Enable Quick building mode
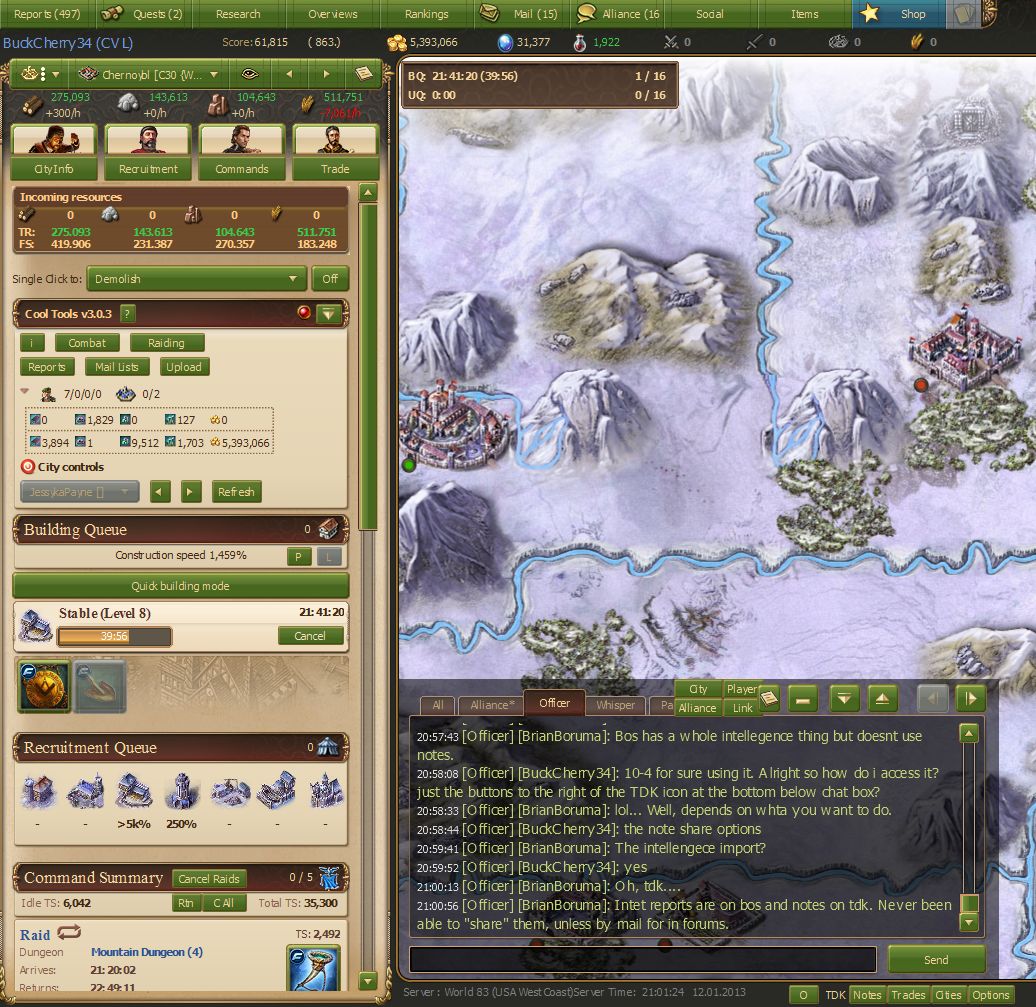The image size is (1036, 1007). pyautogui.click(x=180, y=586)
